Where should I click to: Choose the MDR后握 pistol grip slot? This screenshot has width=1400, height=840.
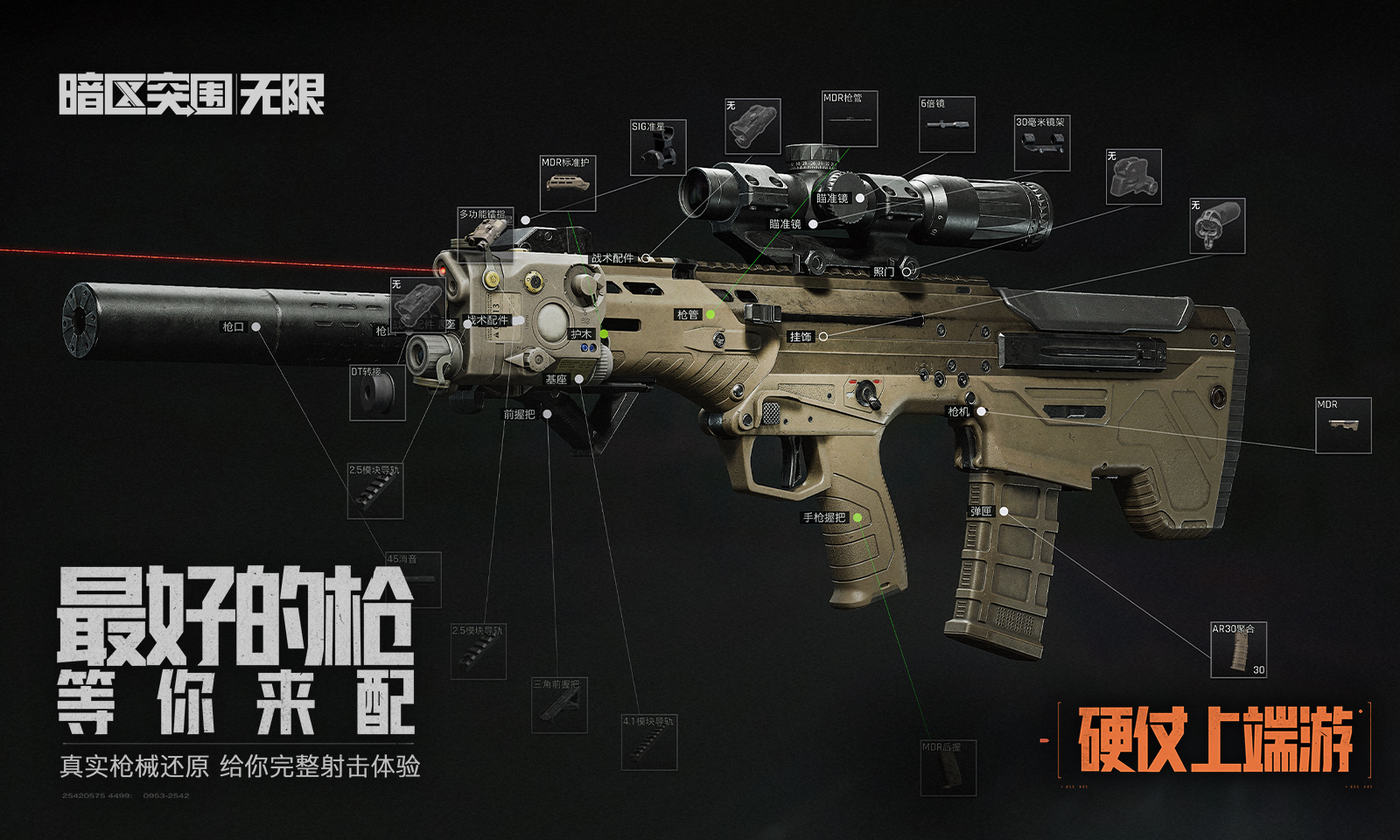point(948,767)
